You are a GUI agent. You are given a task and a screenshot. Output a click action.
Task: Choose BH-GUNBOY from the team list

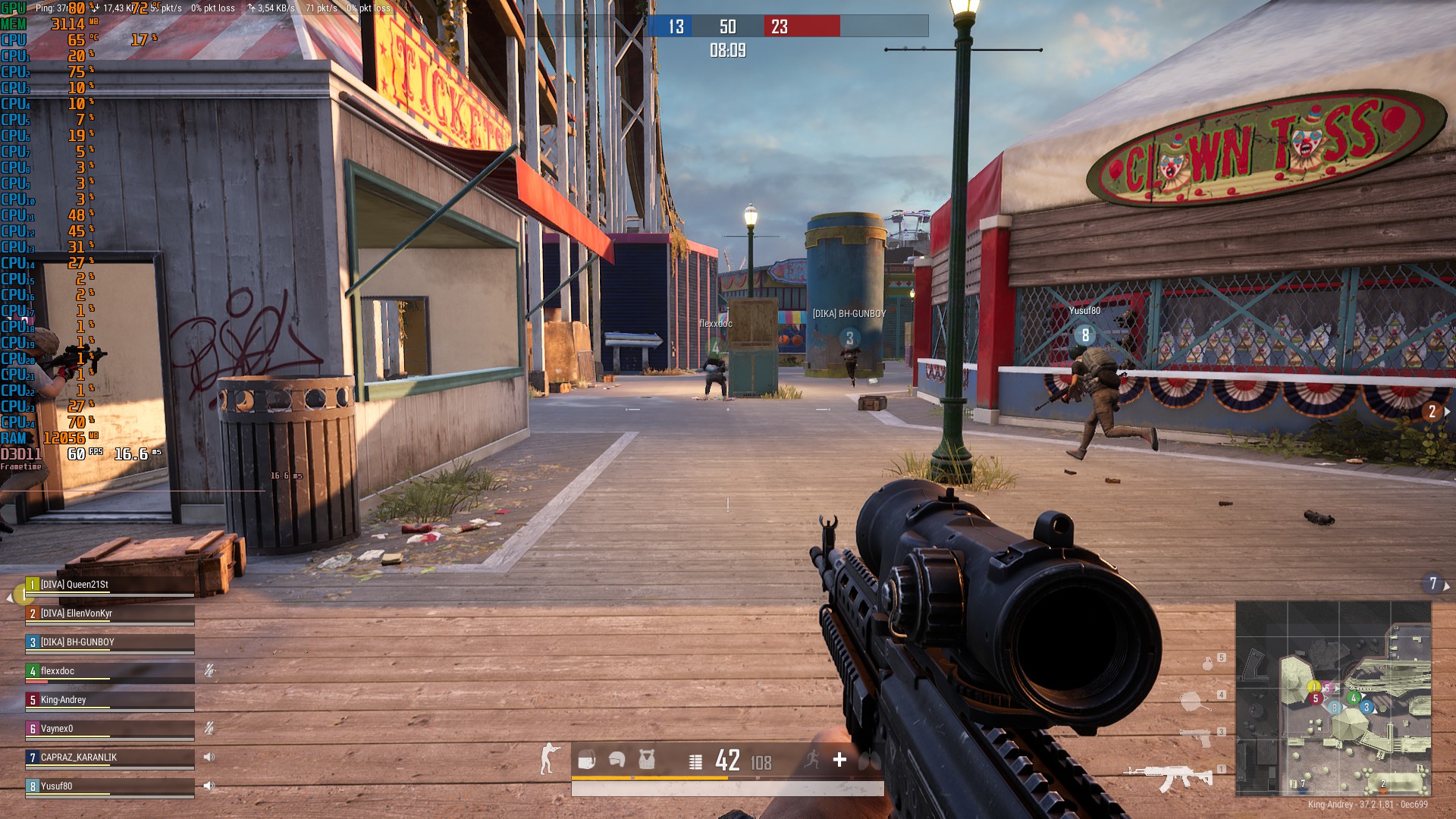pos(110,642)
